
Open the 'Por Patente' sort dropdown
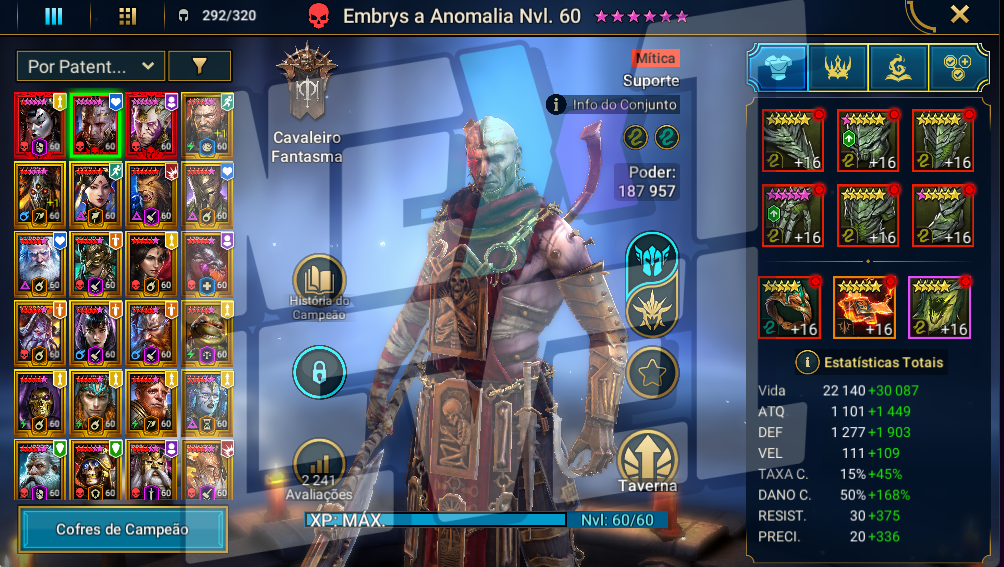click(91, 66)
